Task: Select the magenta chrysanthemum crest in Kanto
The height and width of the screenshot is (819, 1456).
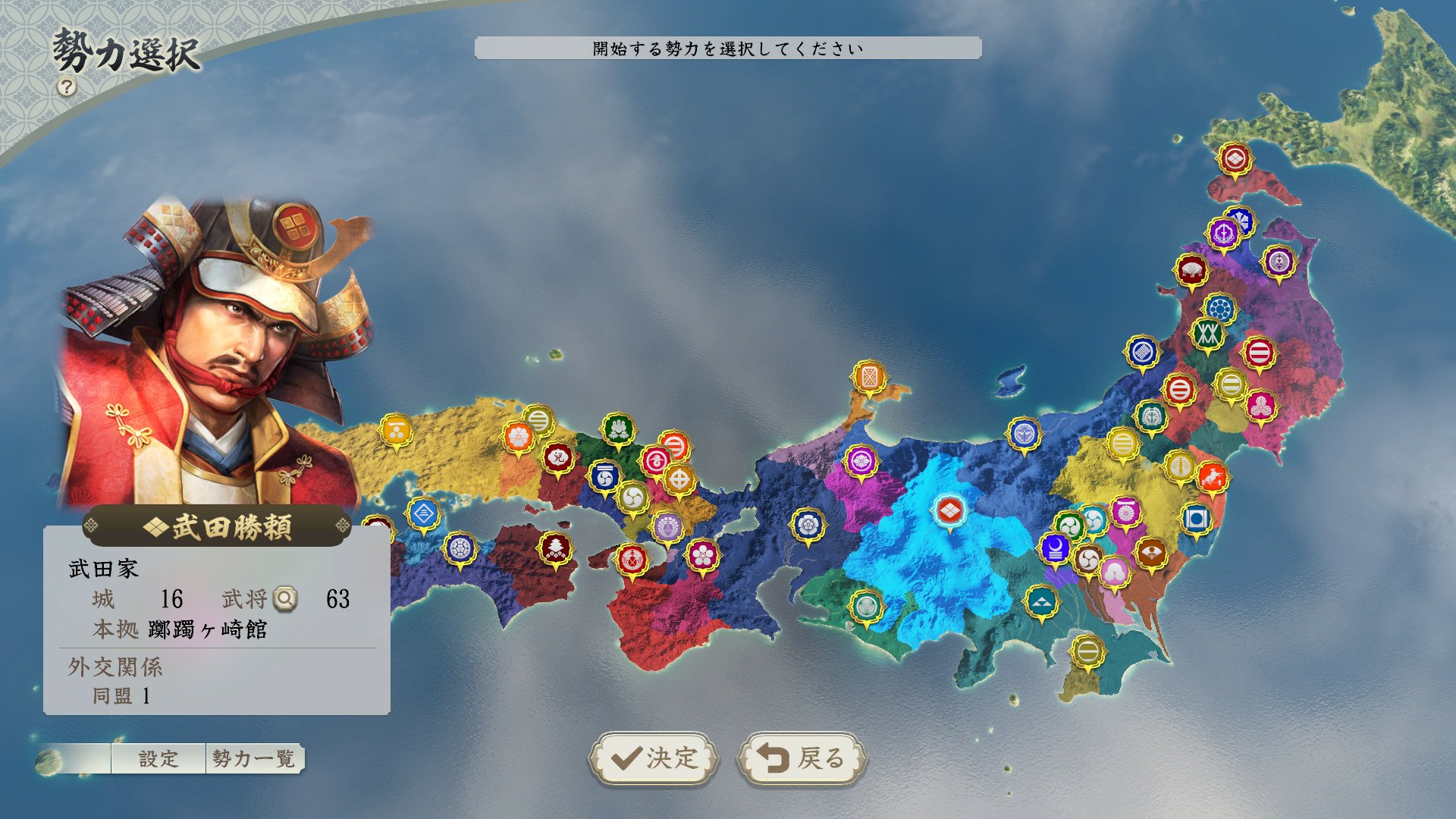Action: coord(1126,512)
